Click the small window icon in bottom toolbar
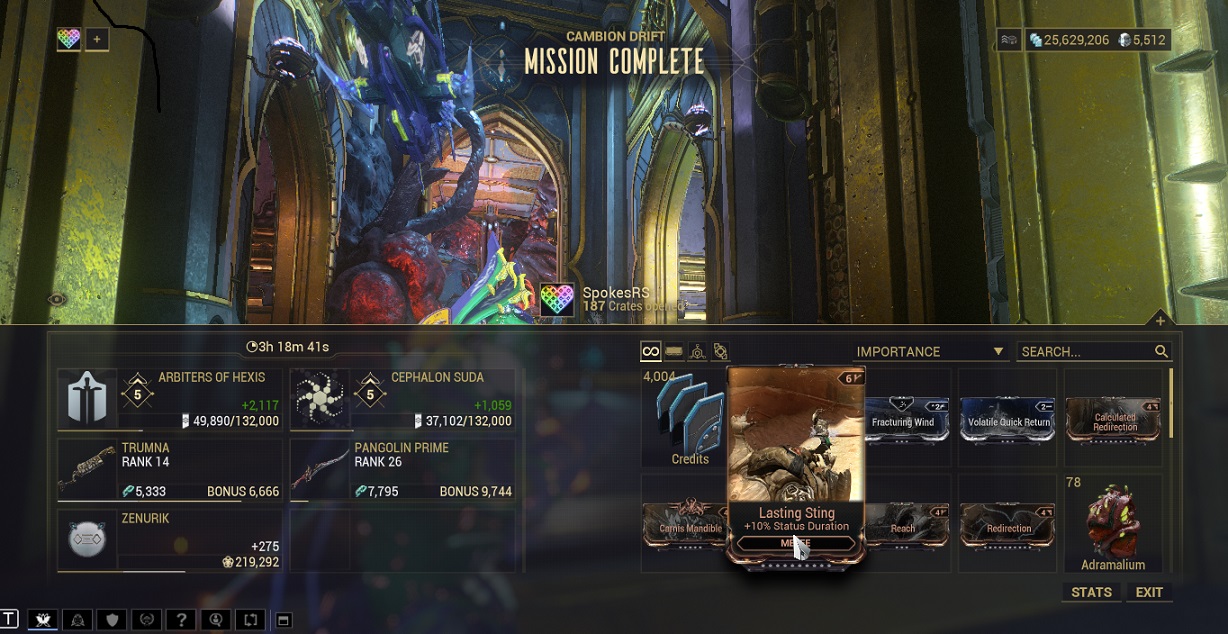This screenshot has height=634, width=1228. pyautogui.click(x=283, y=620)
